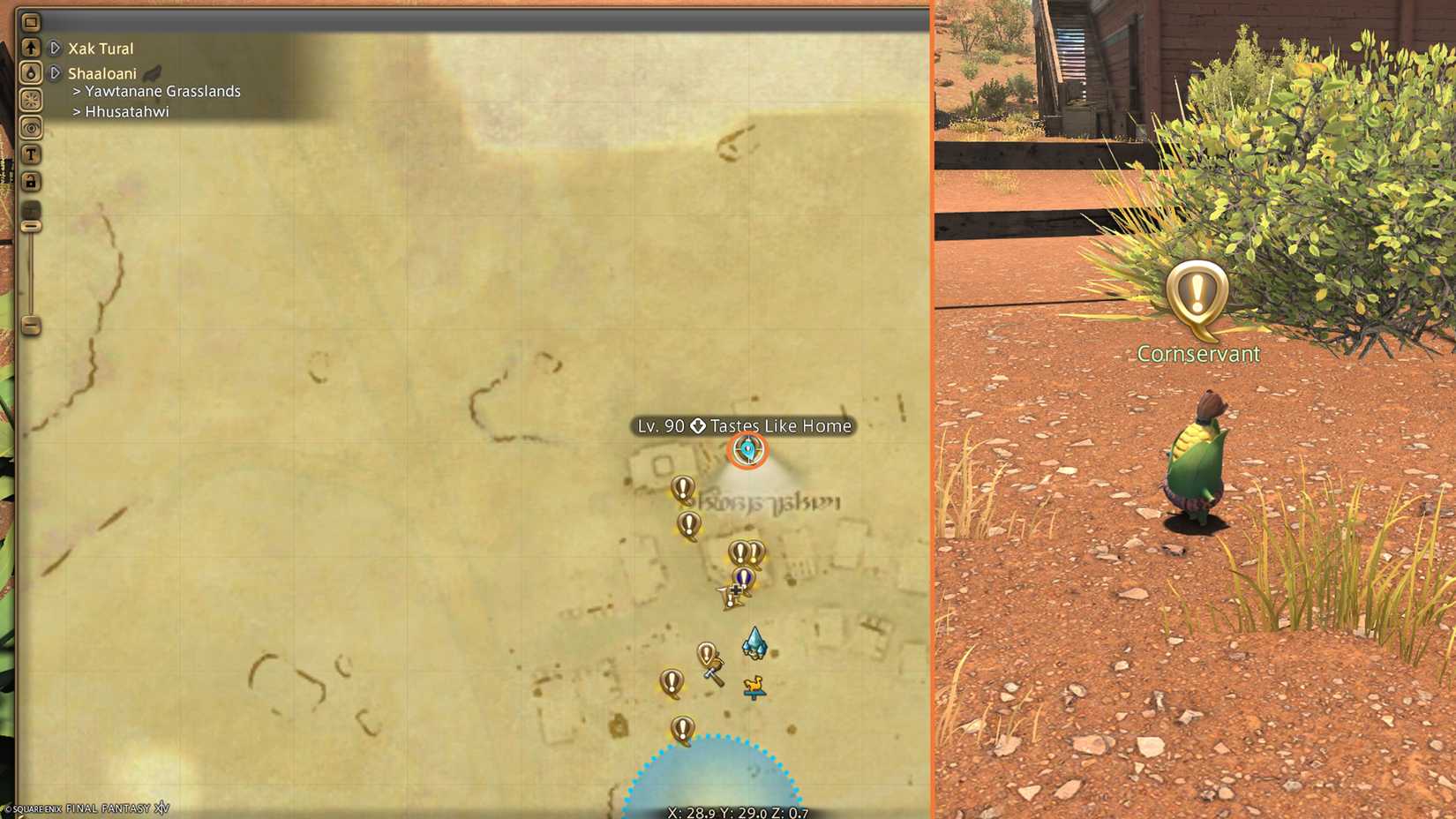Open the text labels tool marked with T
The width and height of the screenshot is (1456, 819).
coord(32,154)
